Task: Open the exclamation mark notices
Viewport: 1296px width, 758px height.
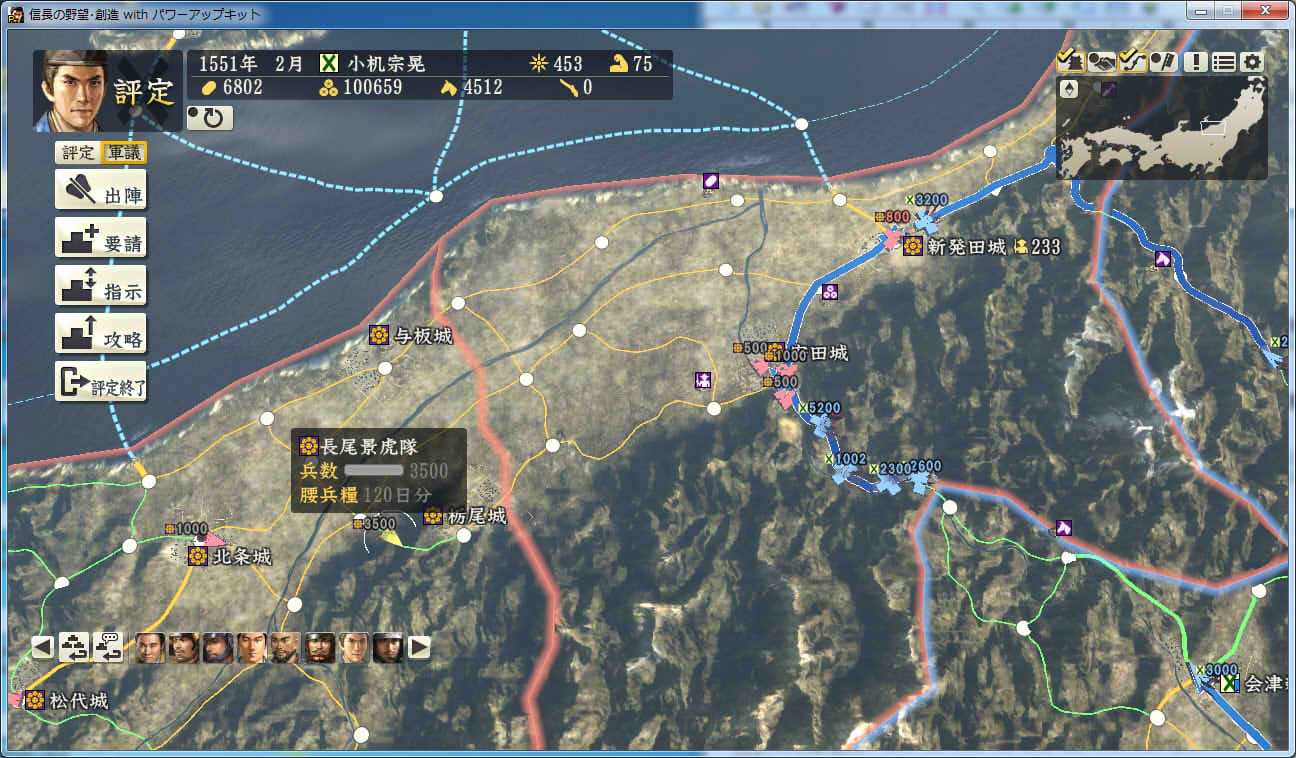Action: [x=1195, y=61]
